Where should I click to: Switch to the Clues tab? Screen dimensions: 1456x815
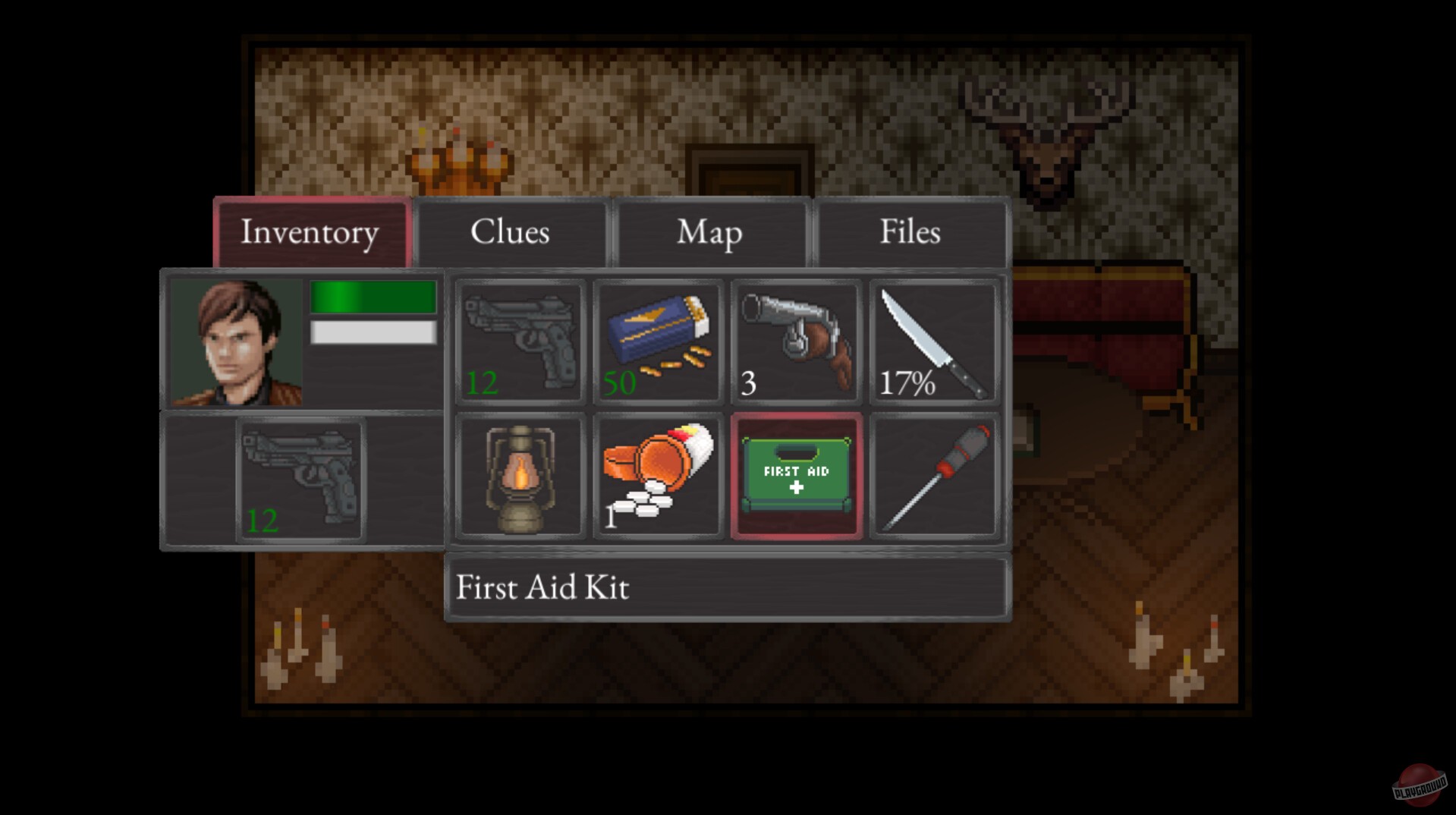coord(511,232)
